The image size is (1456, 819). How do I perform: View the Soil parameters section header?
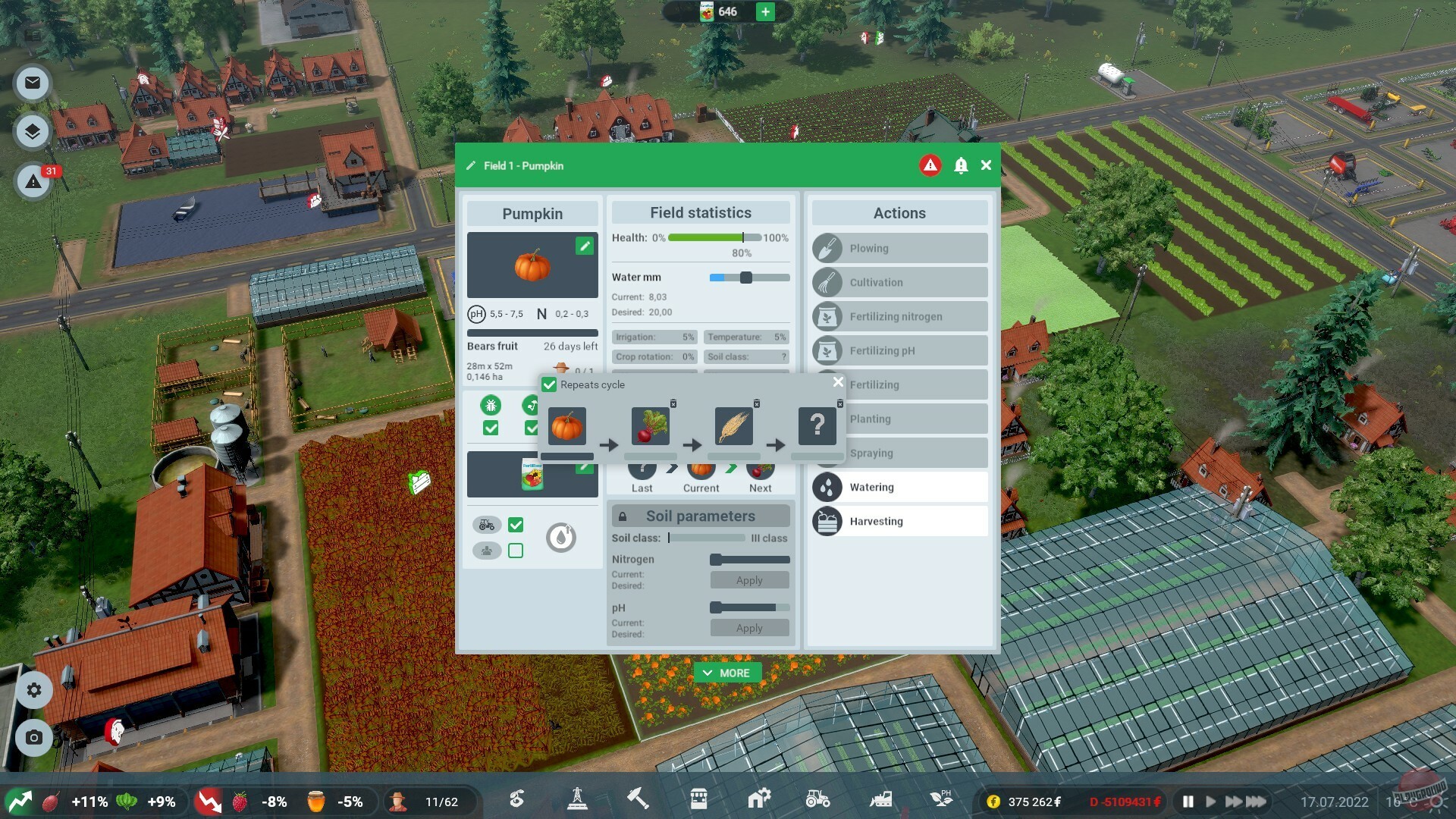[x=700, y=516]
